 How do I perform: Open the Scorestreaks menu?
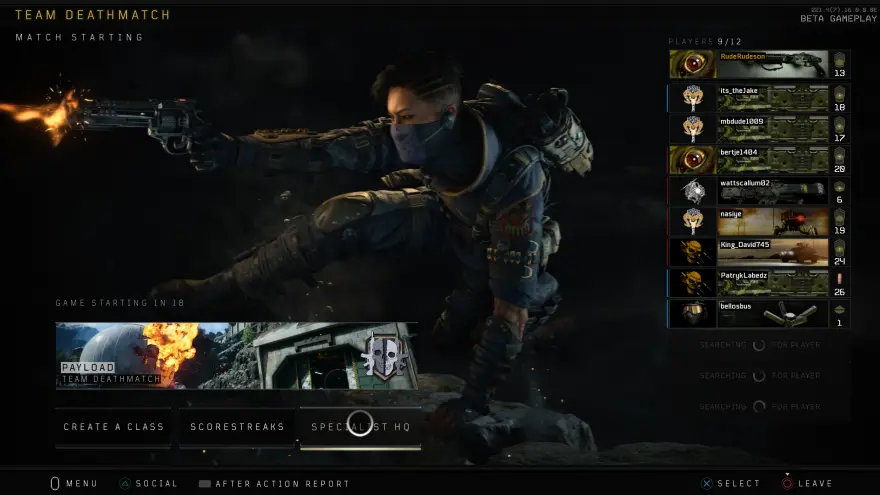pos(237,427)
